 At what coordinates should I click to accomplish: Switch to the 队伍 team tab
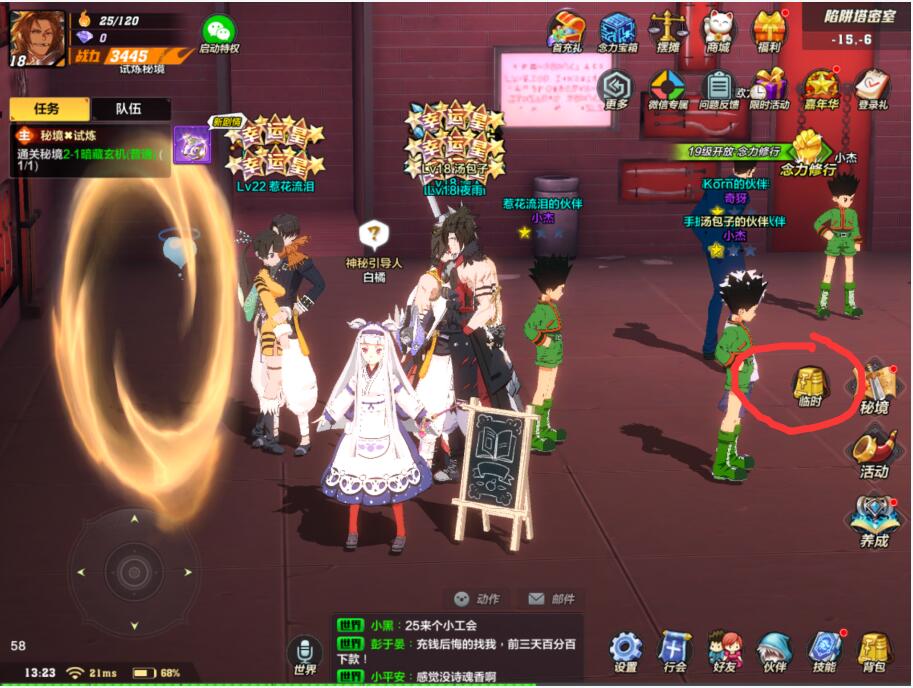click(x=129, y=109)
